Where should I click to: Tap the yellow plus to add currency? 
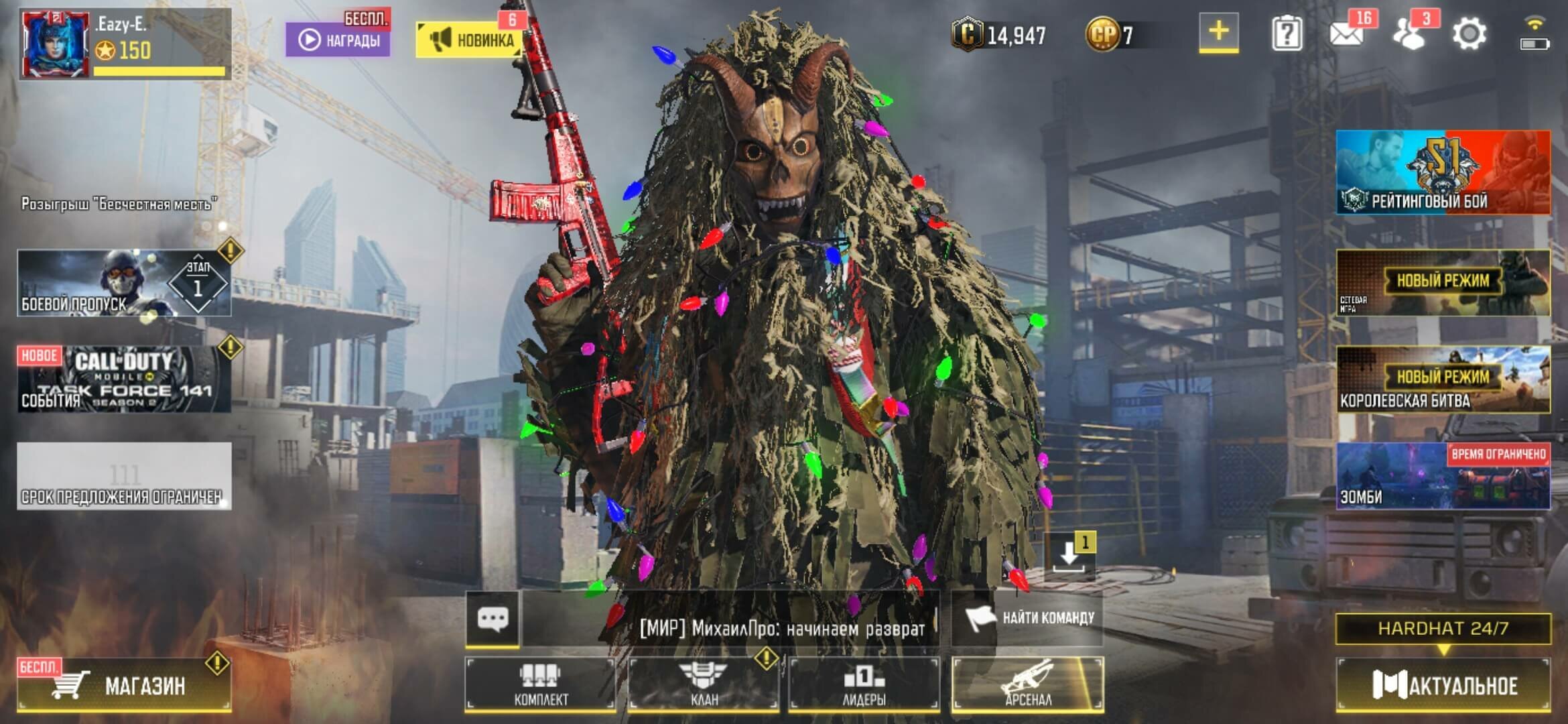pos(1218,32)
